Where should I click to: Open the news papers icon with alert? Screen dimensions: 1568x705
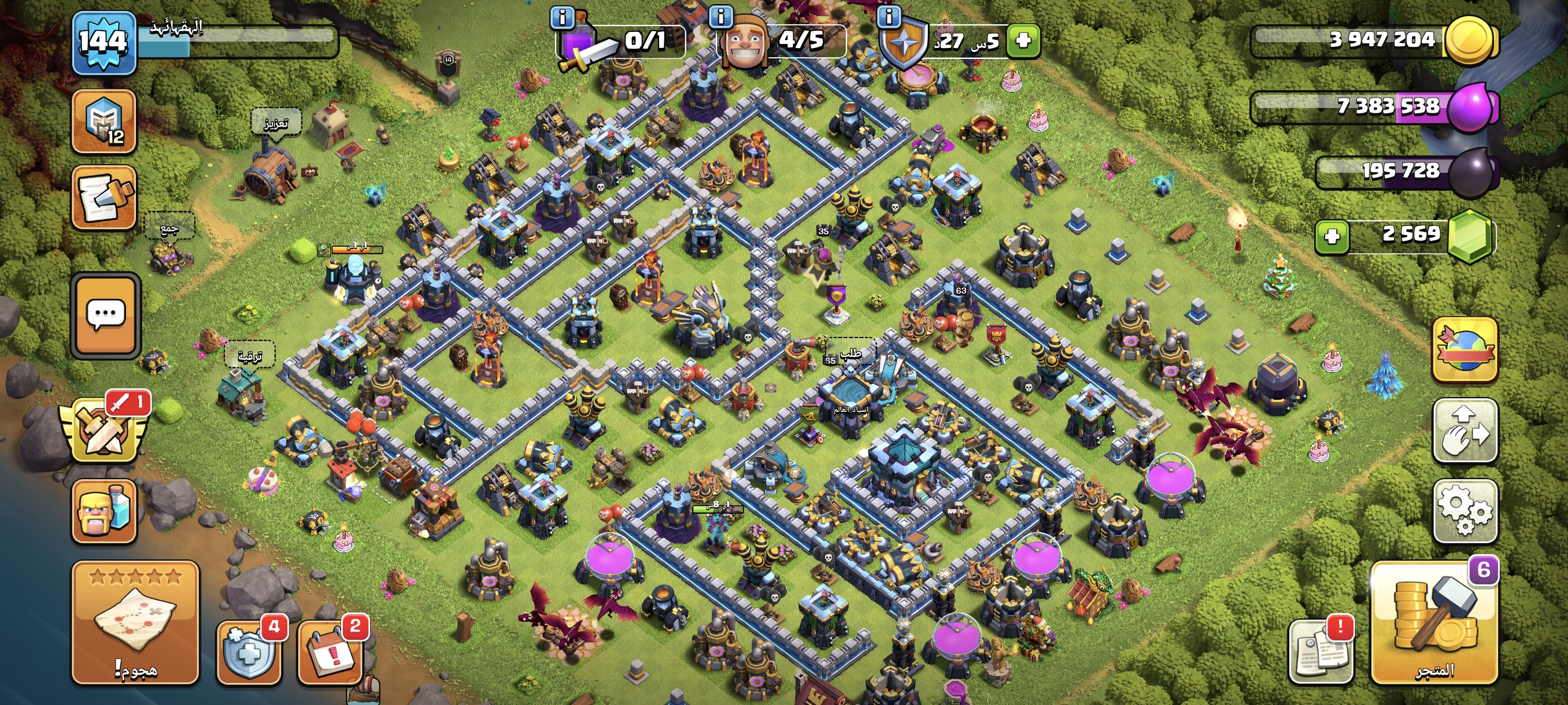[1321, 651]
